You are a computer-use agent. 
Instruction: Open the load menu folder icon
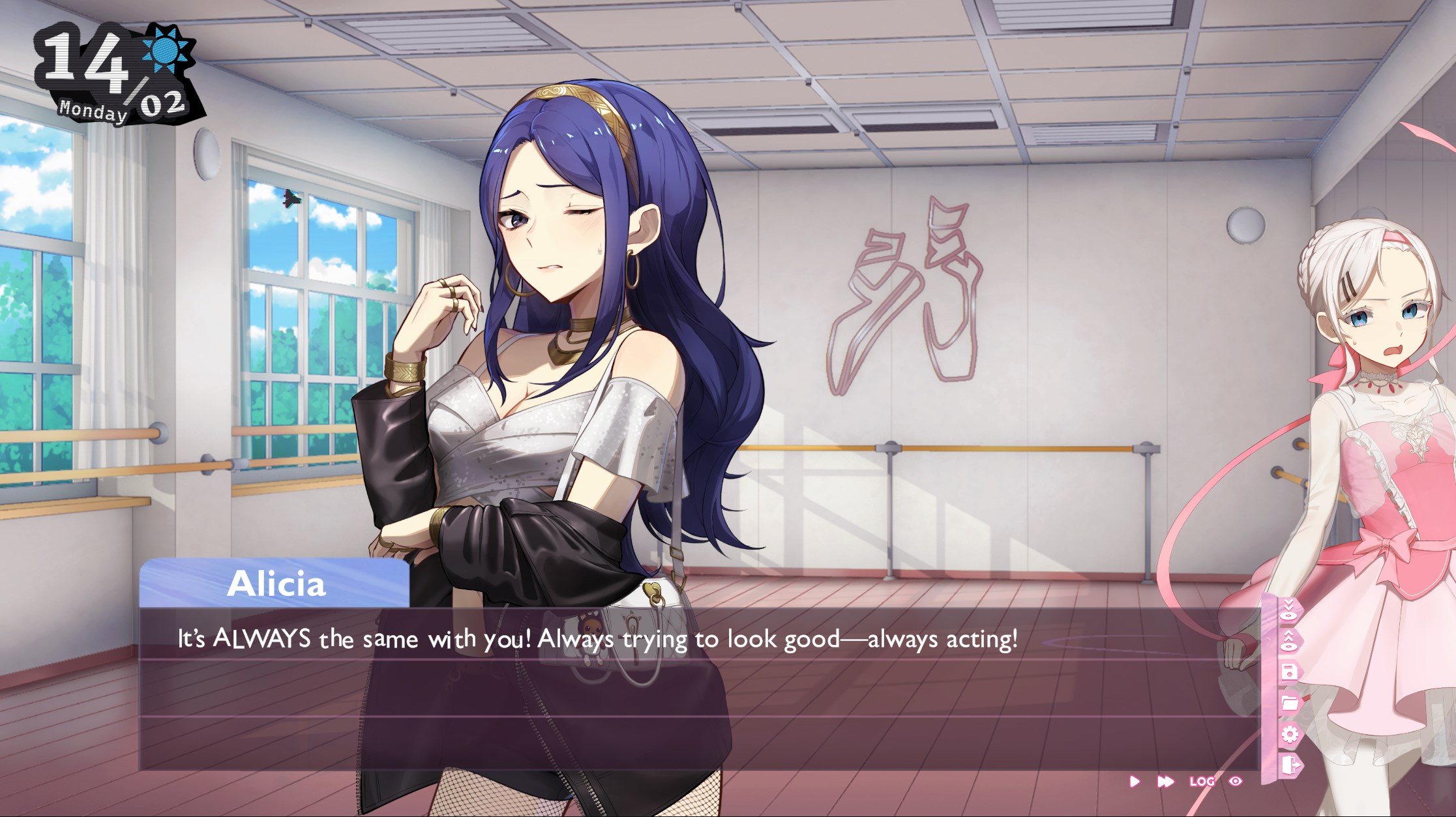point(1289,703)
